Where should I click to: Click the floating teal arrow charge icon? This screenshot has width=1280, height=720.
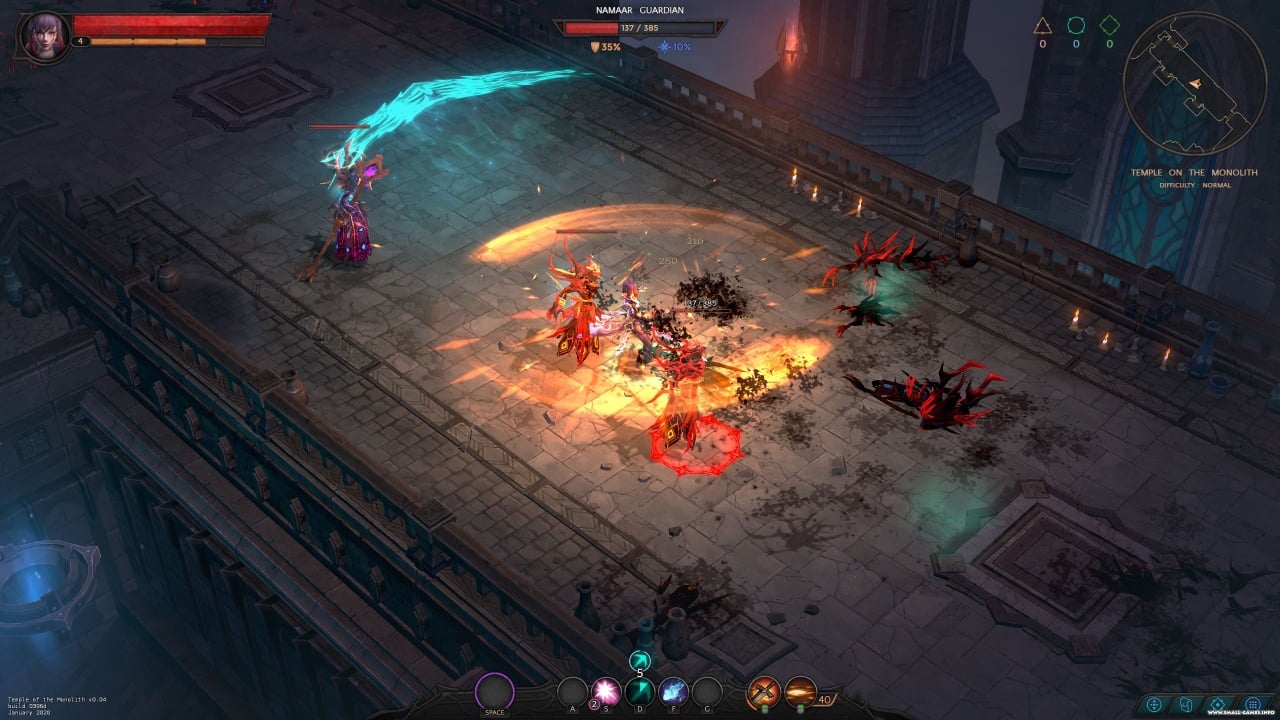[x=640, y=659]
